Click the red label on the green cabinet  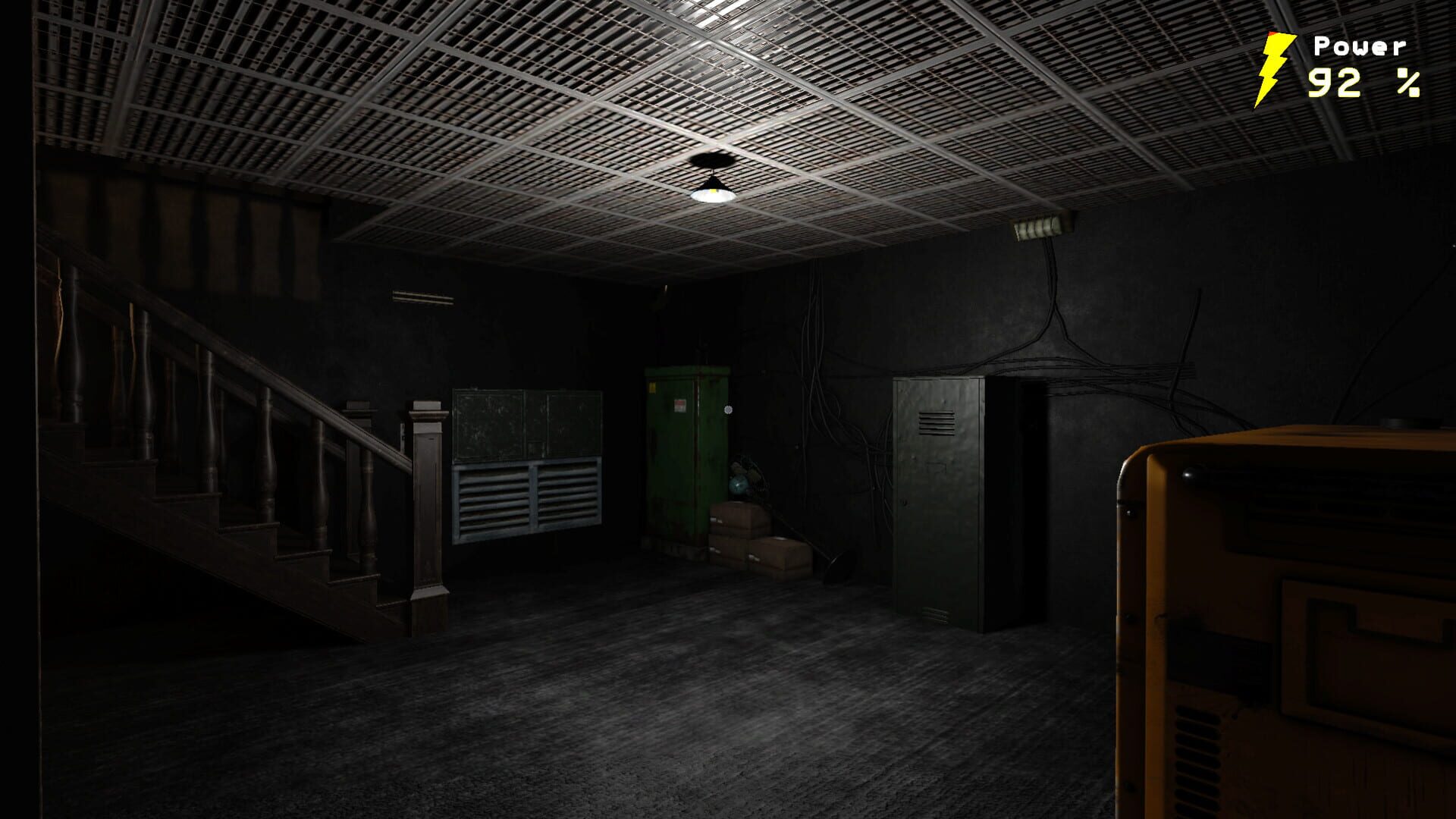[x=679, y=406]
